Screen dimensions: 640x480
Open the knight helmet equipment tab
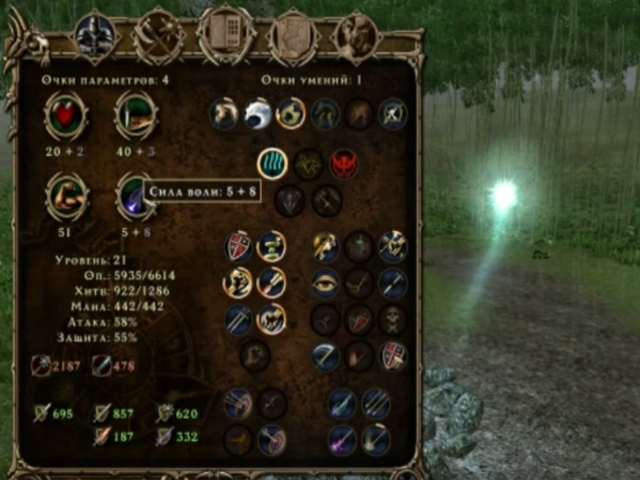click(x=96, y=35)
